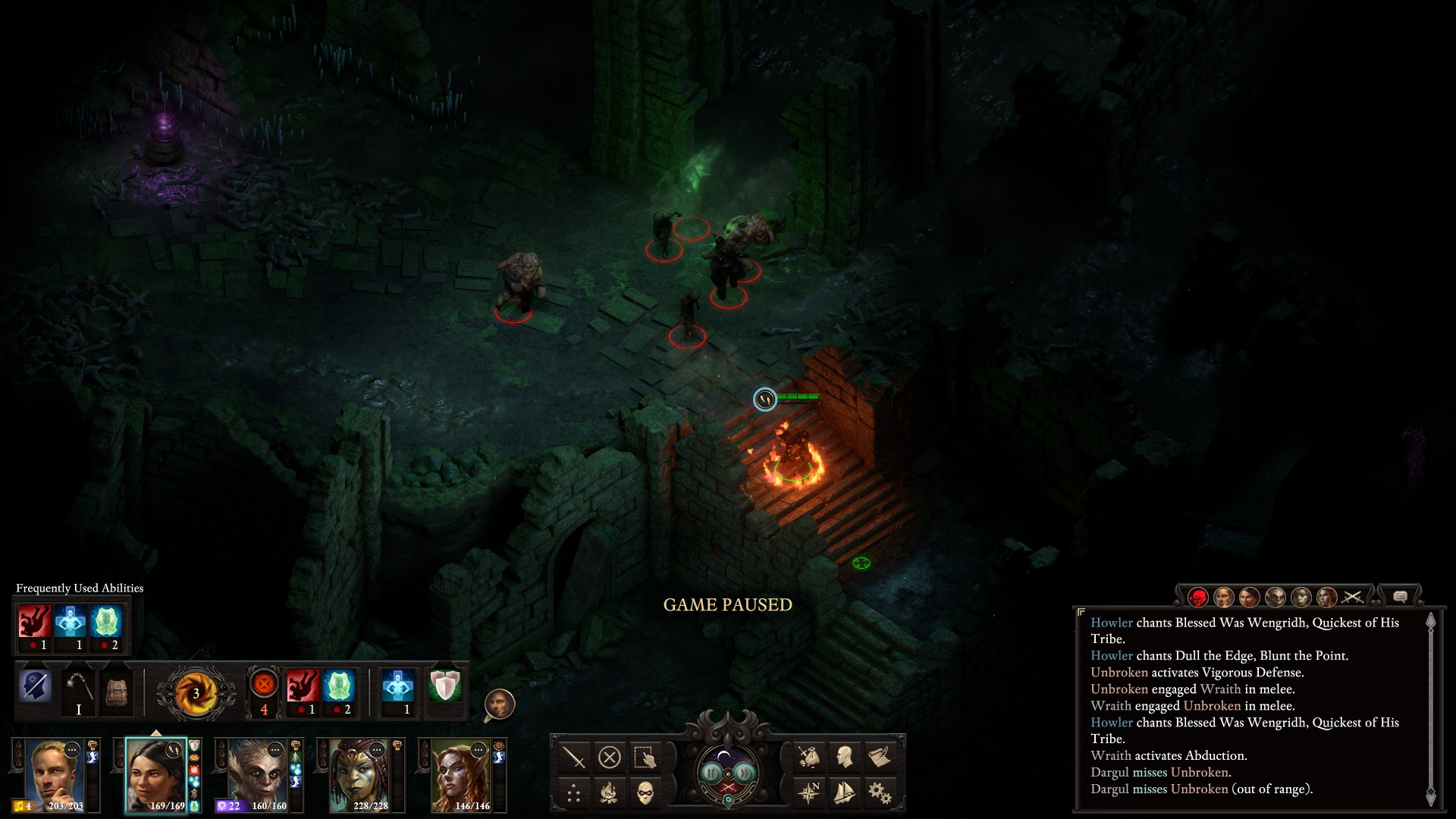Open options with the gears button
The height and width of the screenshot is (819, 1456).
click(x=880, y=794)
